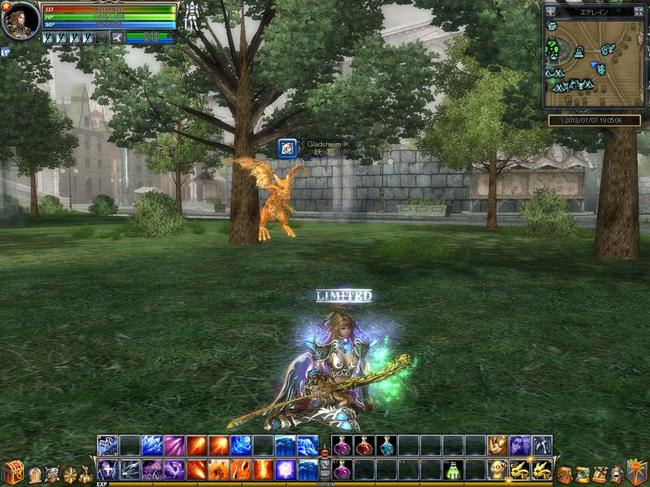Click the speaker icon below the status bars

pyautogui.click(x=116, y=38)
